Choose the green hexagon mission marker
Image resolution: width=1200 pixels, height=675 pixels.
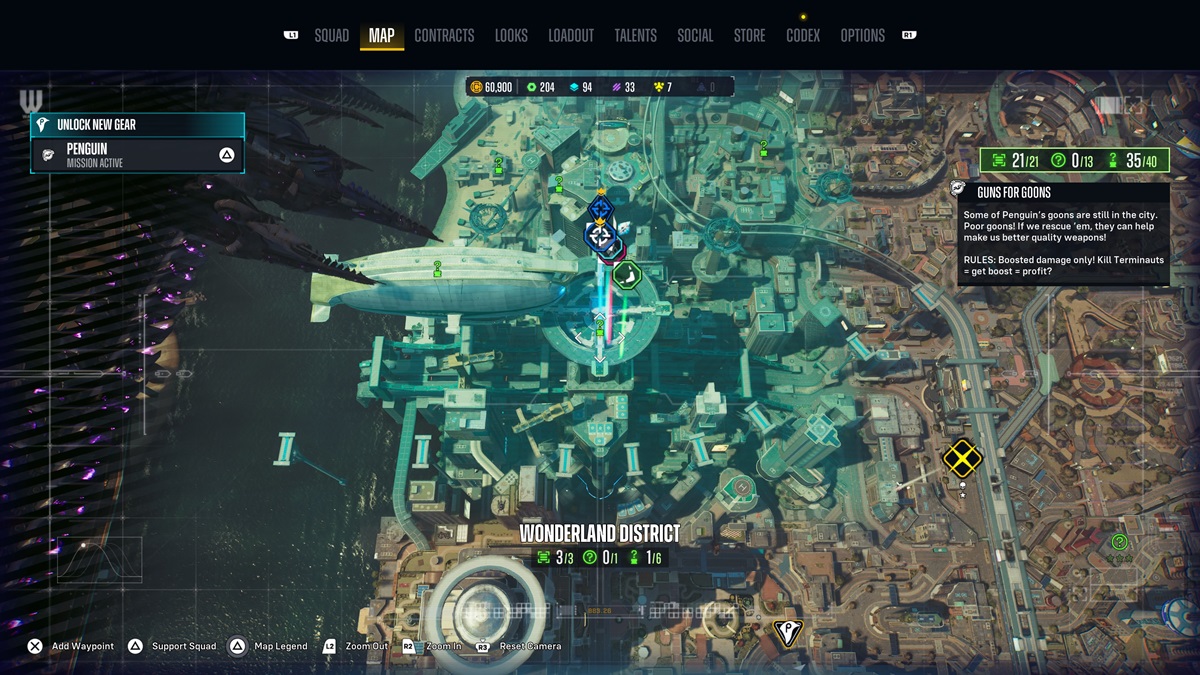pos(627,273)
